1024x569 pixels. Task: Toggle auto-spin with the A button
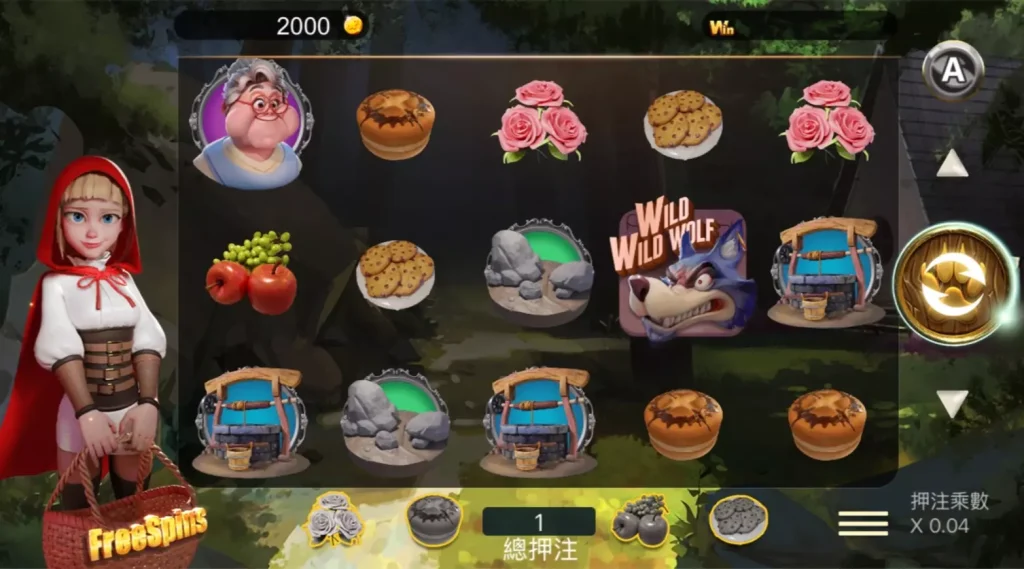pos(953,70)
